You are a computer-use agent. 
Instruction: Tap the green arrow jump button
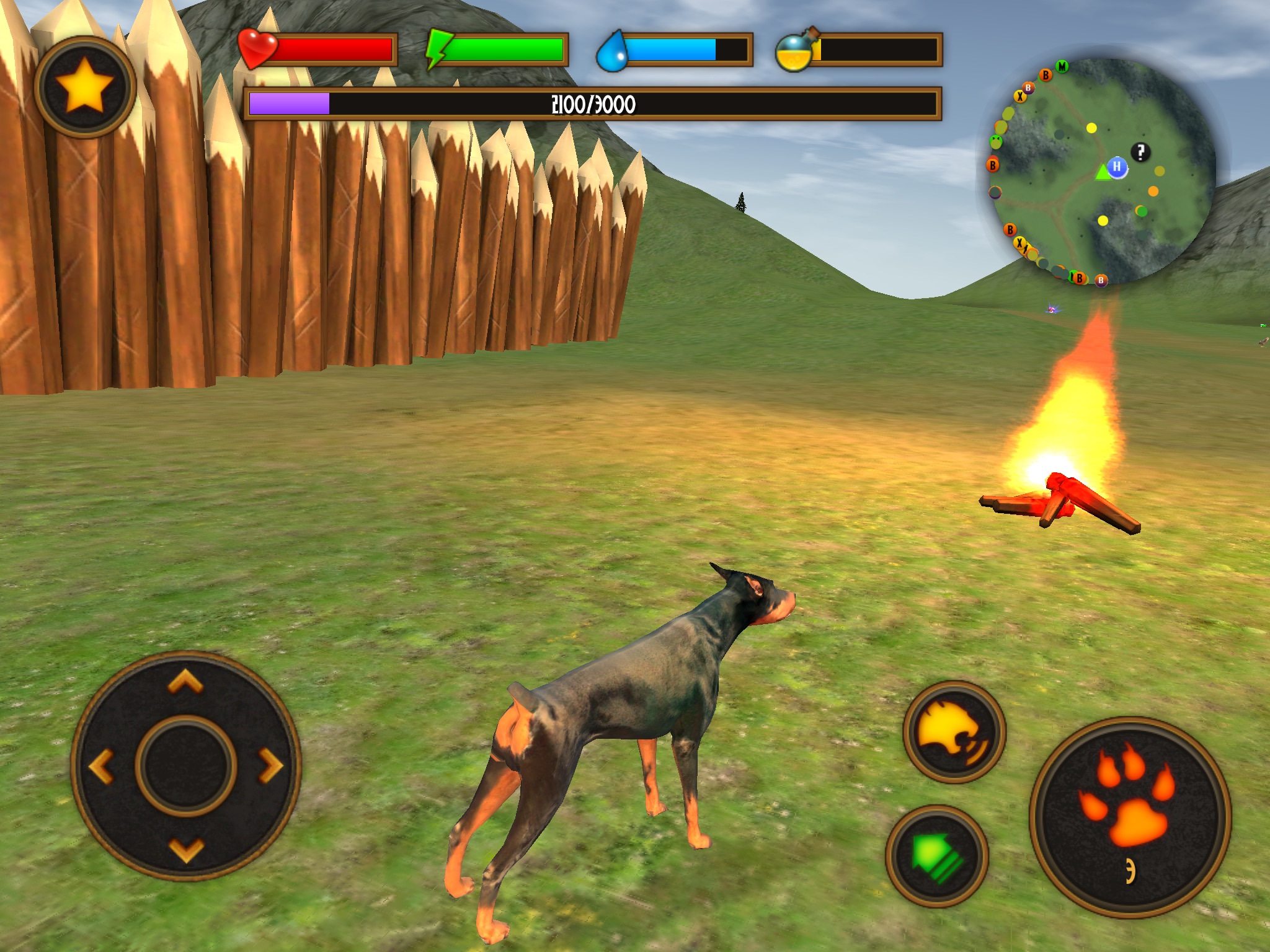pos(937,856)
